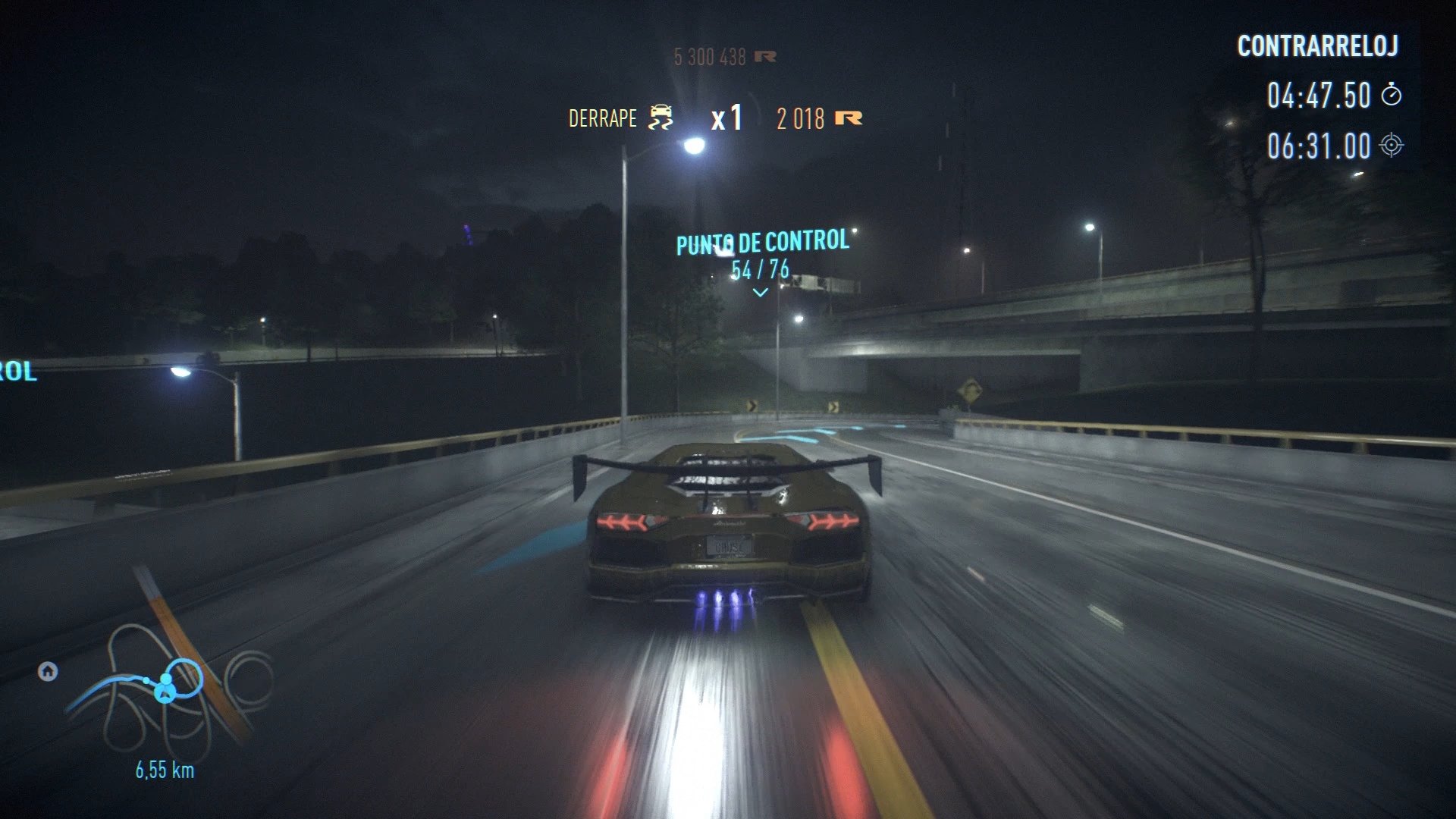This screenshot has width=1456, height=819.
Task: Select the PUNTO DE CONTROL heading
Action: click(x=761, y=243)
